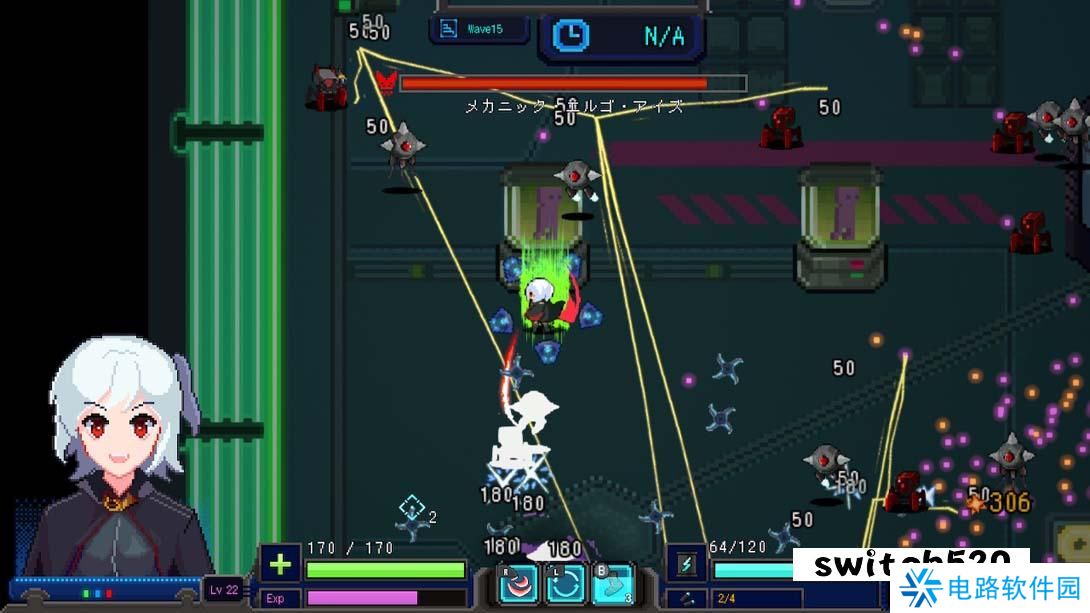Click the blue clock timer icon
This screenshot has width=1090, height=613.
pos(571,37)
